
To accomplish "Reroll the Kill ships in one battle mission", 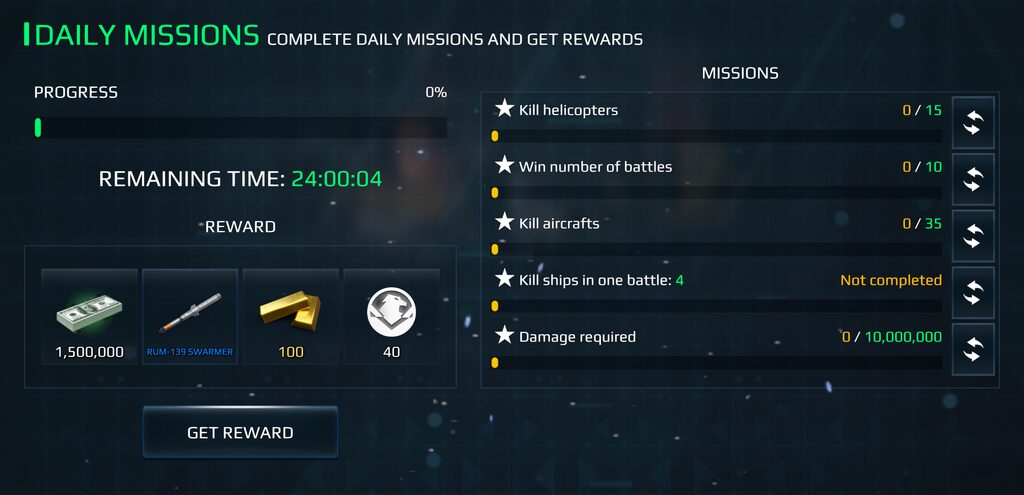I will click(973, 292).
